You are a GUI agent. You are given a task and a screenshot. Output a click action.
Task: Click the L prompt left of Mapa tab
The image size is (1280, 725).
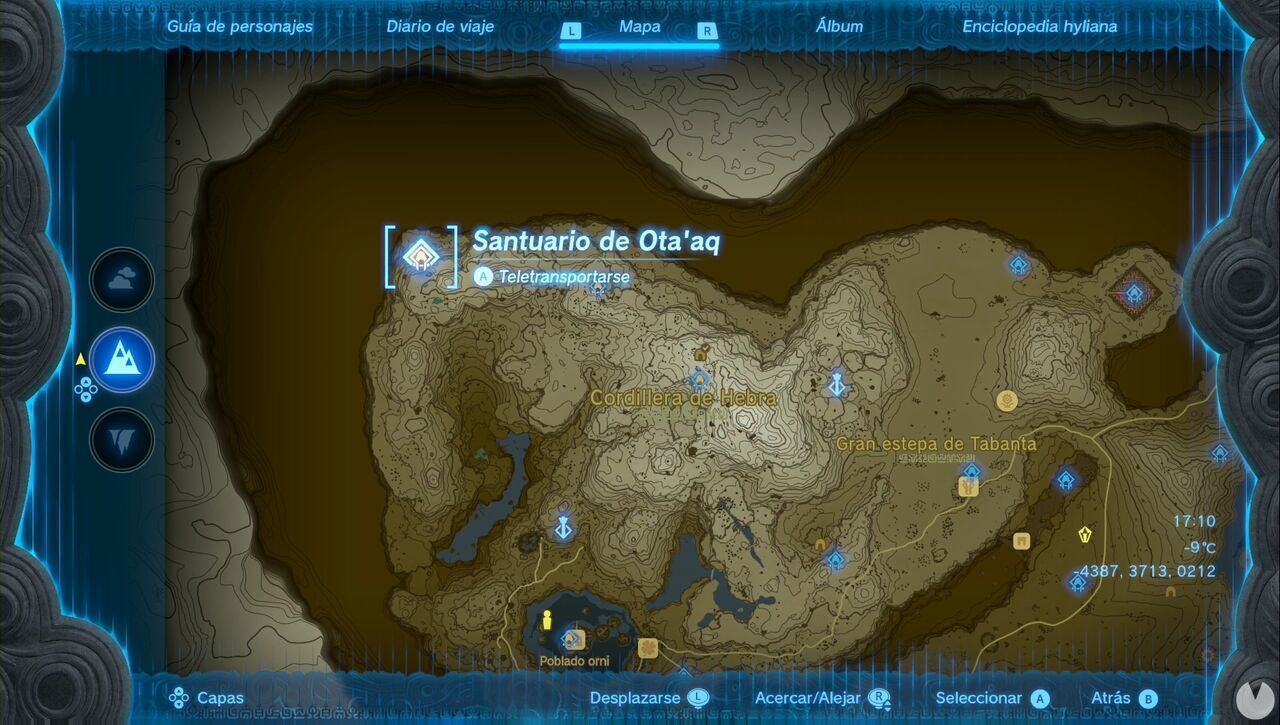tap(572, 27)
